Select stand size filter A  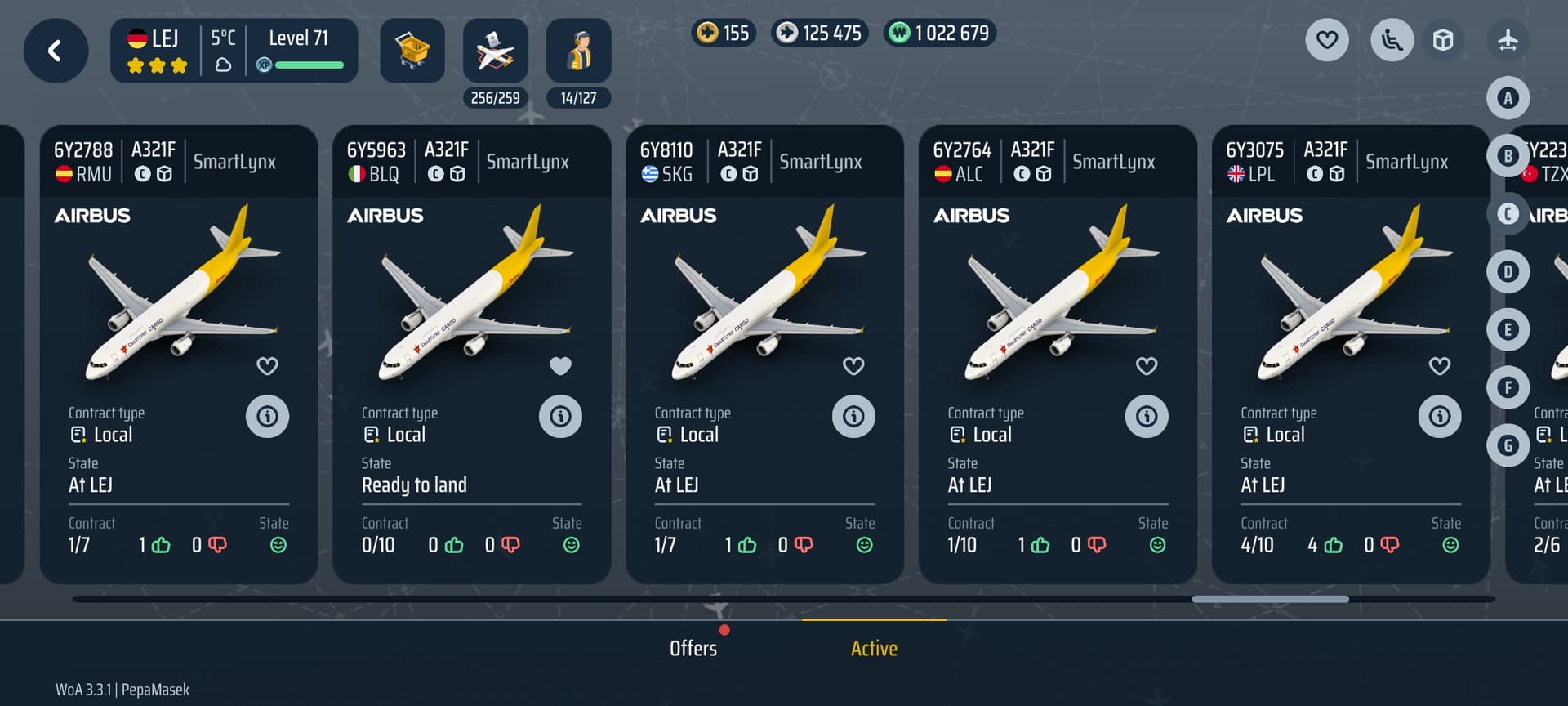pyautogui.click(x=1508, y=98)
